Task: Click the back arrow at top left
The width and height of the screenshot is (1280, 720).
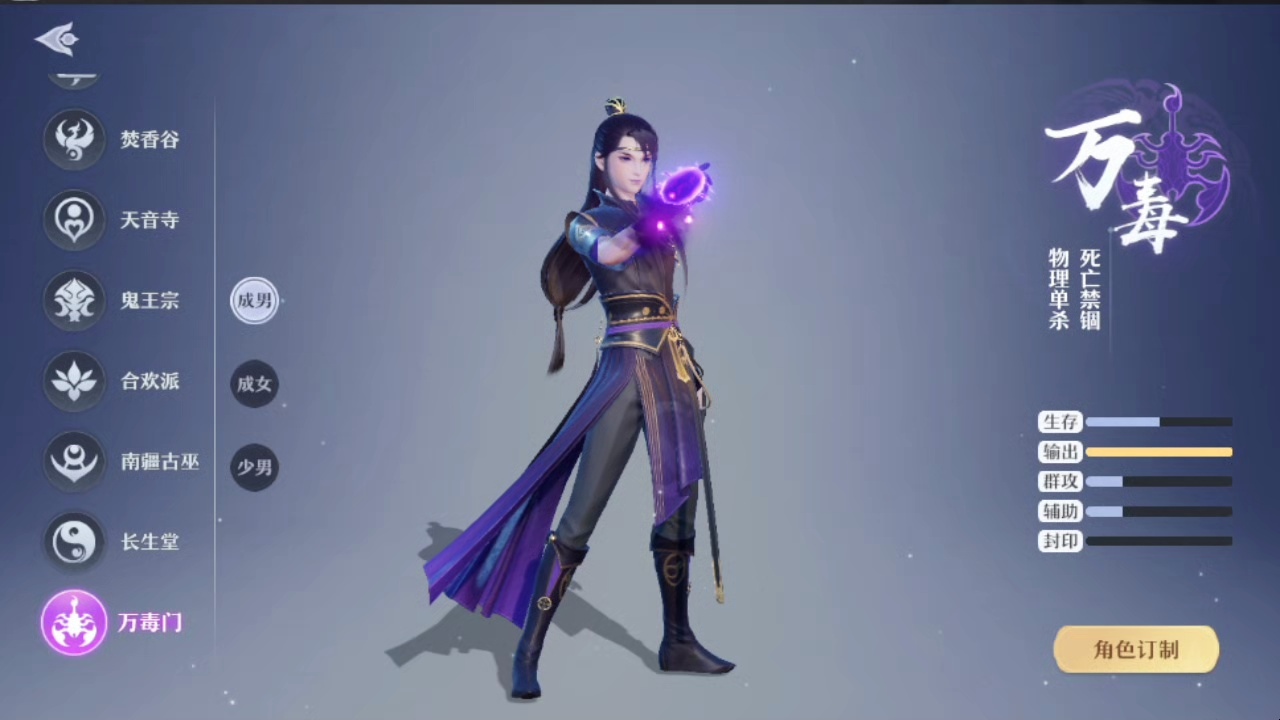Action: pyautogui.click(x=55, y=37)
